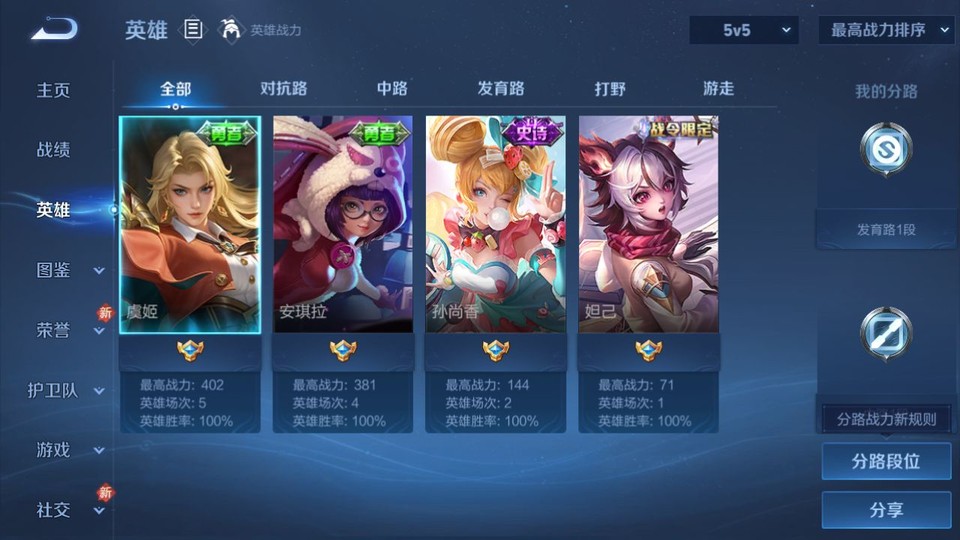
Task: Tap the 分享 share button
Action: click(x=886, y=510)
